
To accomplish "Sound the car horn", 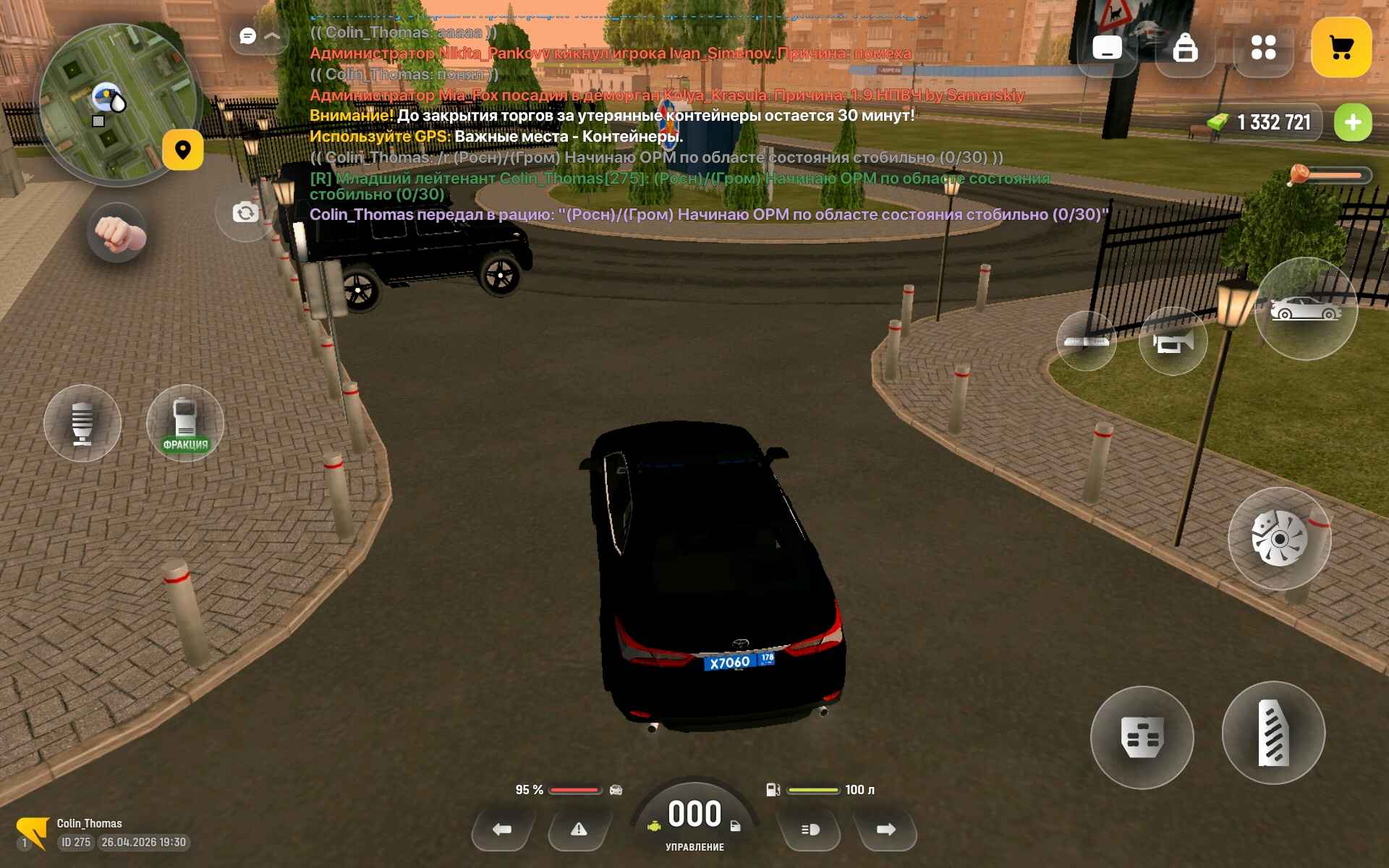I will (x=1172, y=341).
